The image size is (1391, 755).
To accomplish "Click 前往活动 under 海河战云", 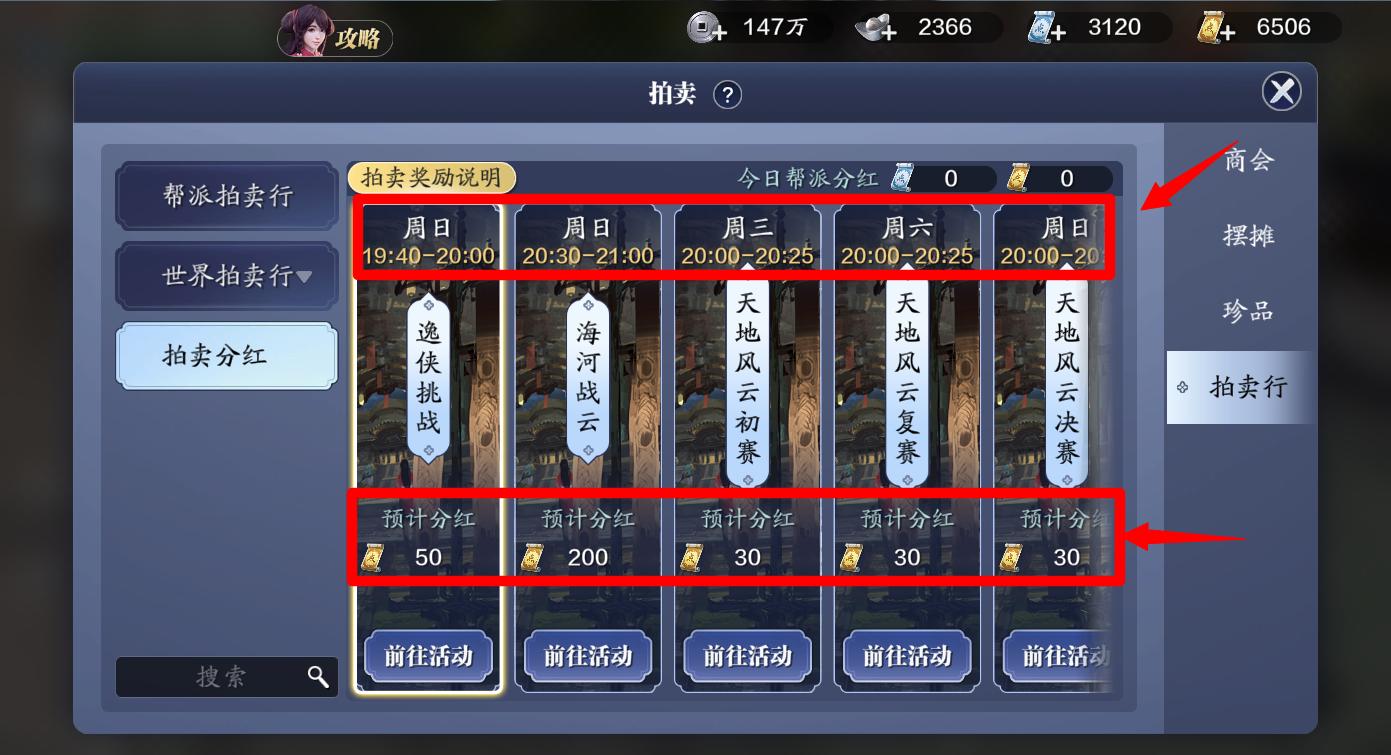I will pos(587,657).
